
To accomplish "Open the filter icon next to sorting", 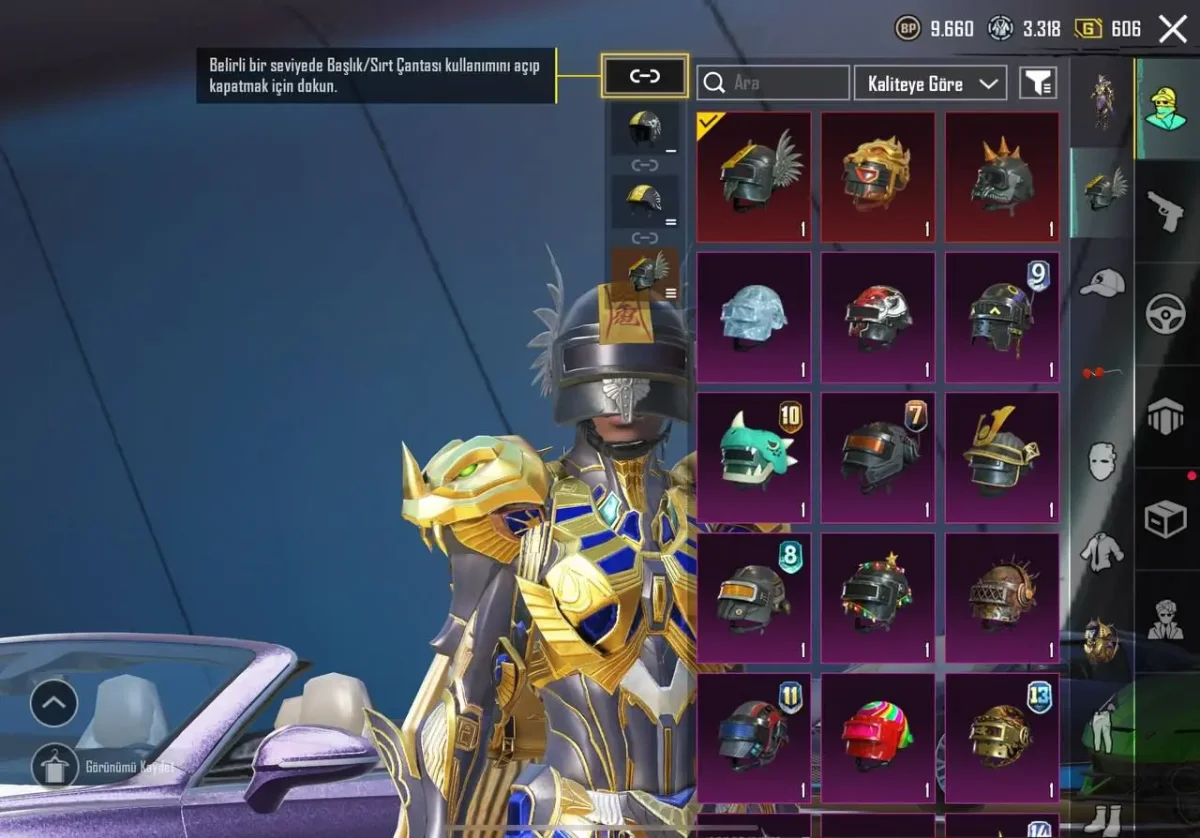I will tap(1038, 83).
